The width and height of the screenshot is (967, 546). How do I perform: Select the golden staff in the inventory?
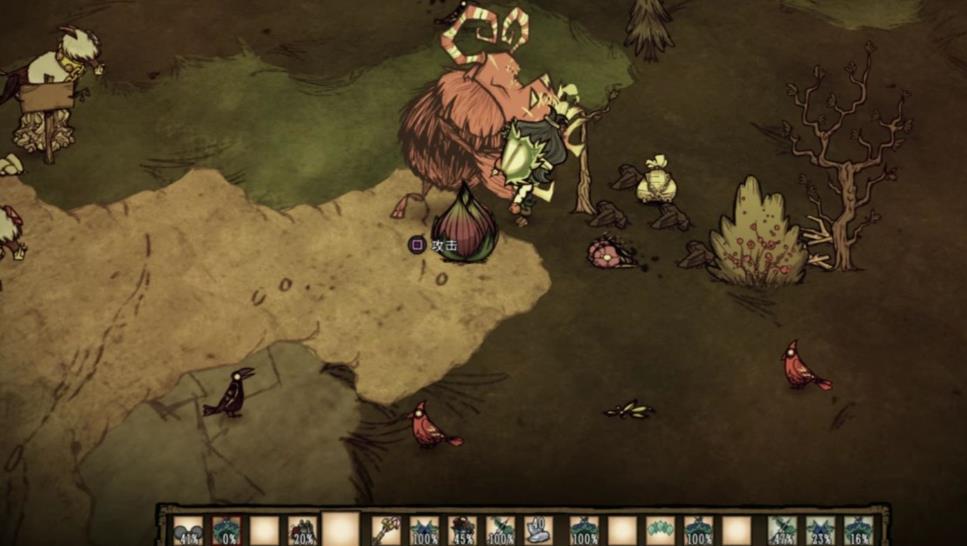pos(386,531)
